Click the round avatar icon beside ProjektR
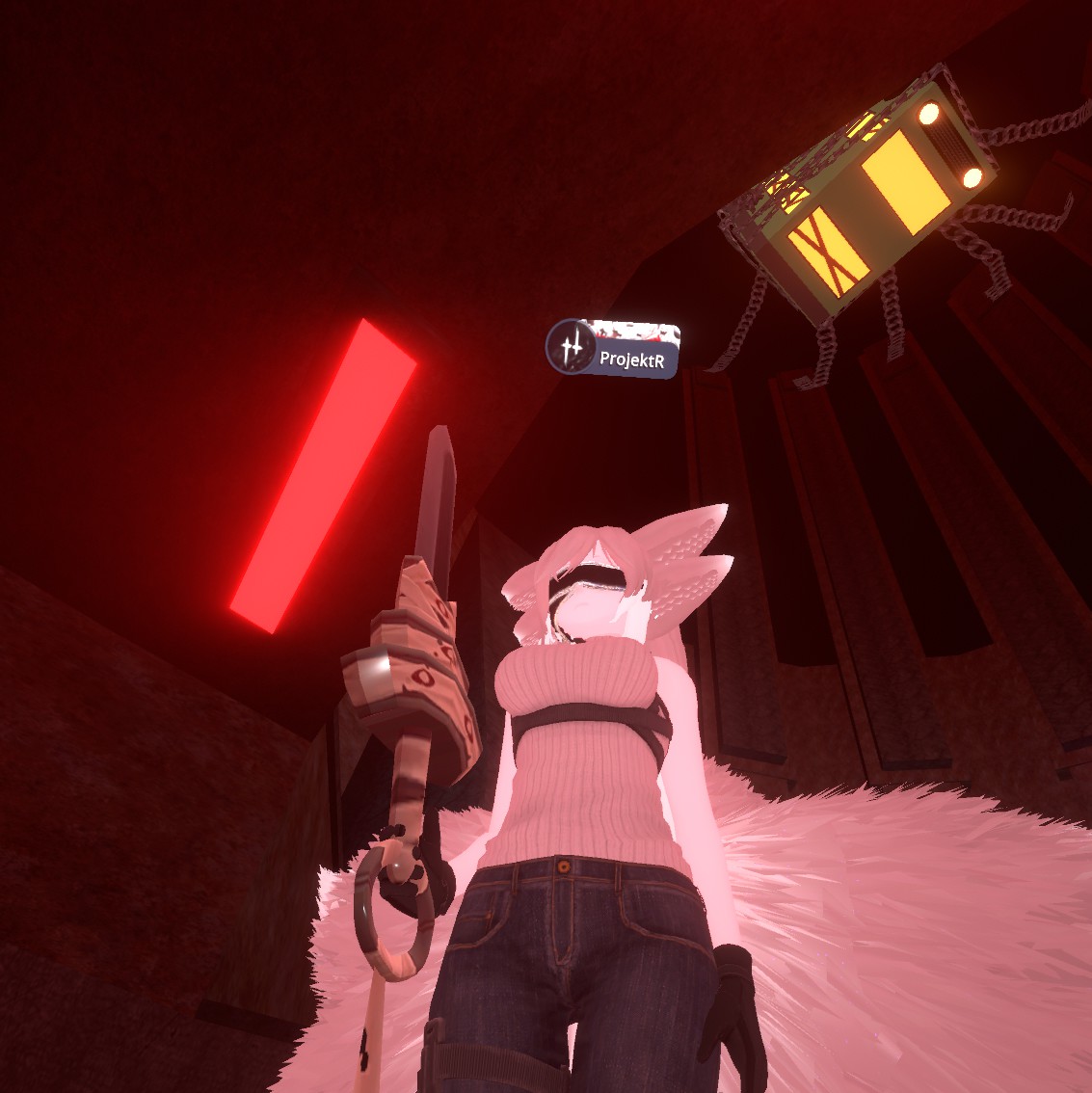Screen dimensions: 1092x1093 pos(572,346)
